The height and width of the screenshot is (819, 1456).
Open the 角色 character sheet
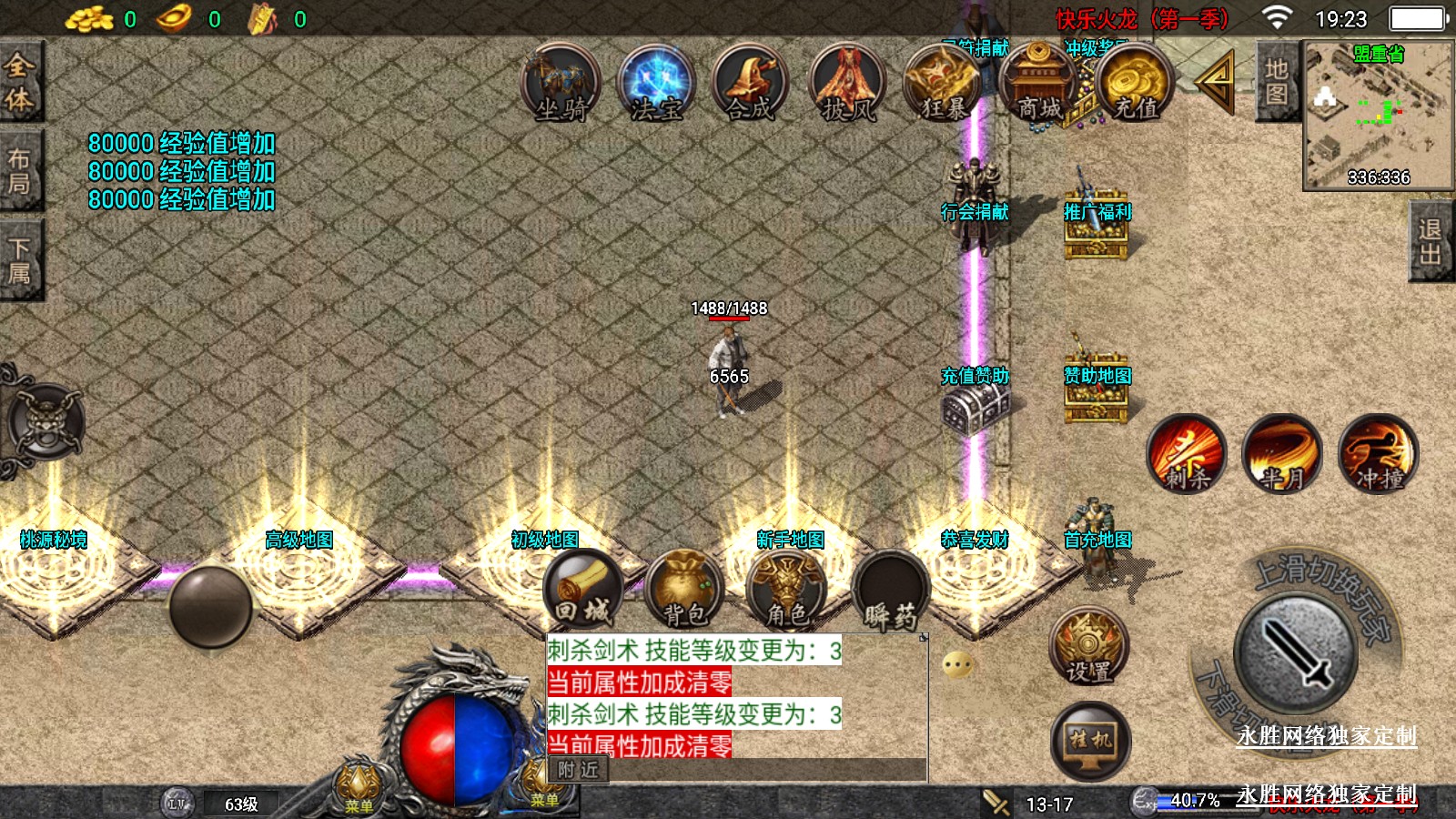pyautogui.click(x=786, y=590)
